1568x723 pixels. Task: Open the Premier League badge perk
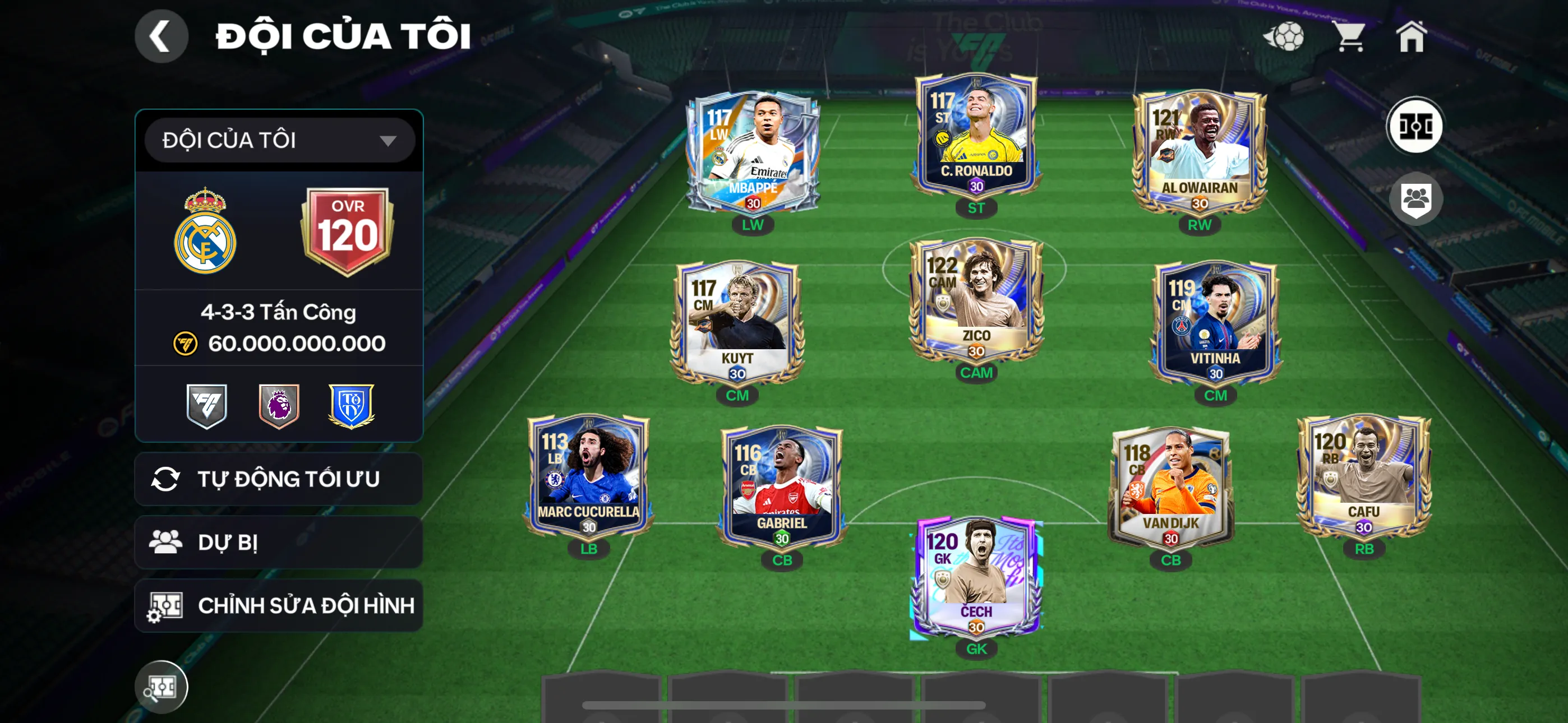(x=279, y=406)
